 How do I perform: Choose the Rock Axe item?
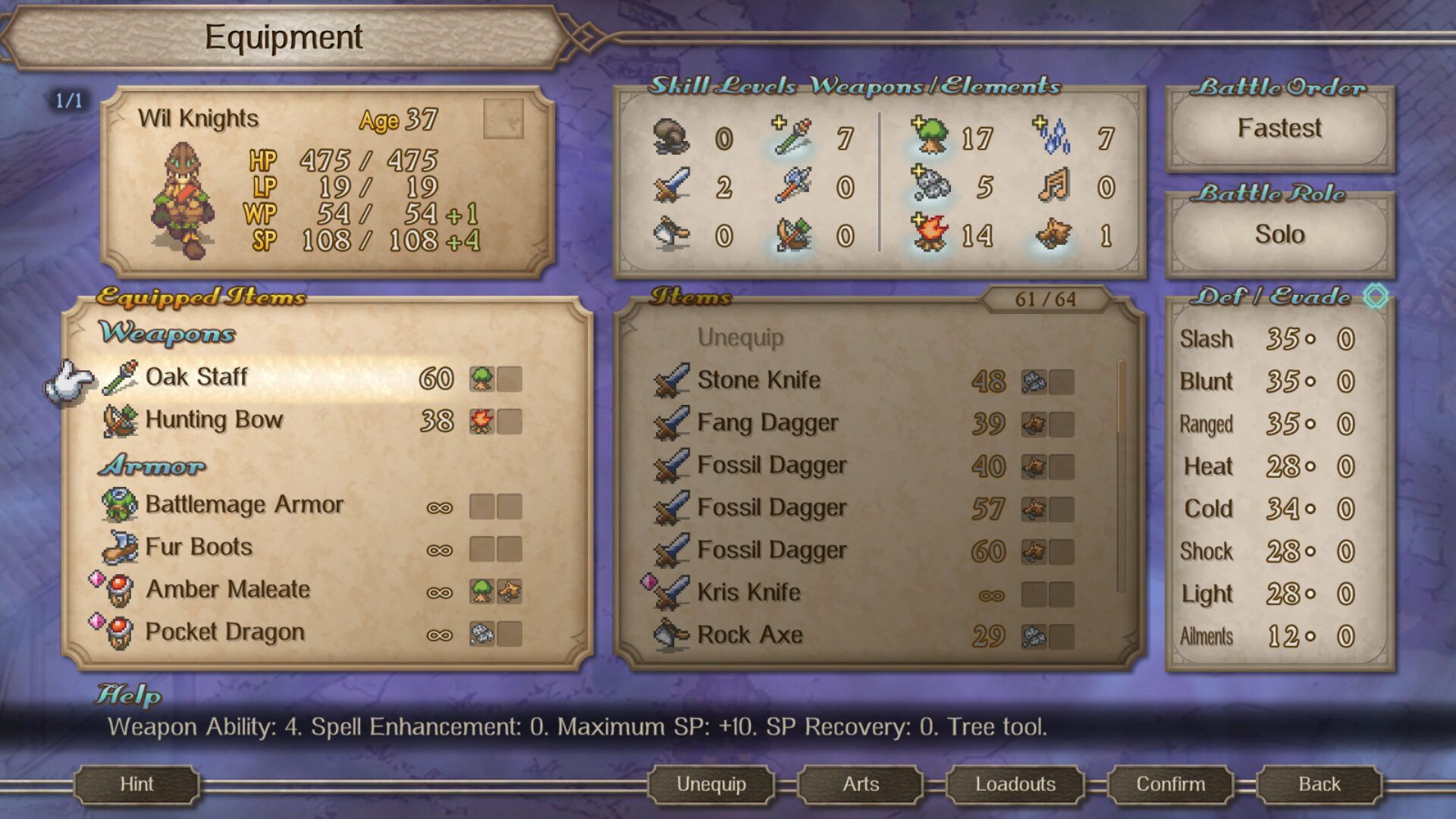click(749, 635)
